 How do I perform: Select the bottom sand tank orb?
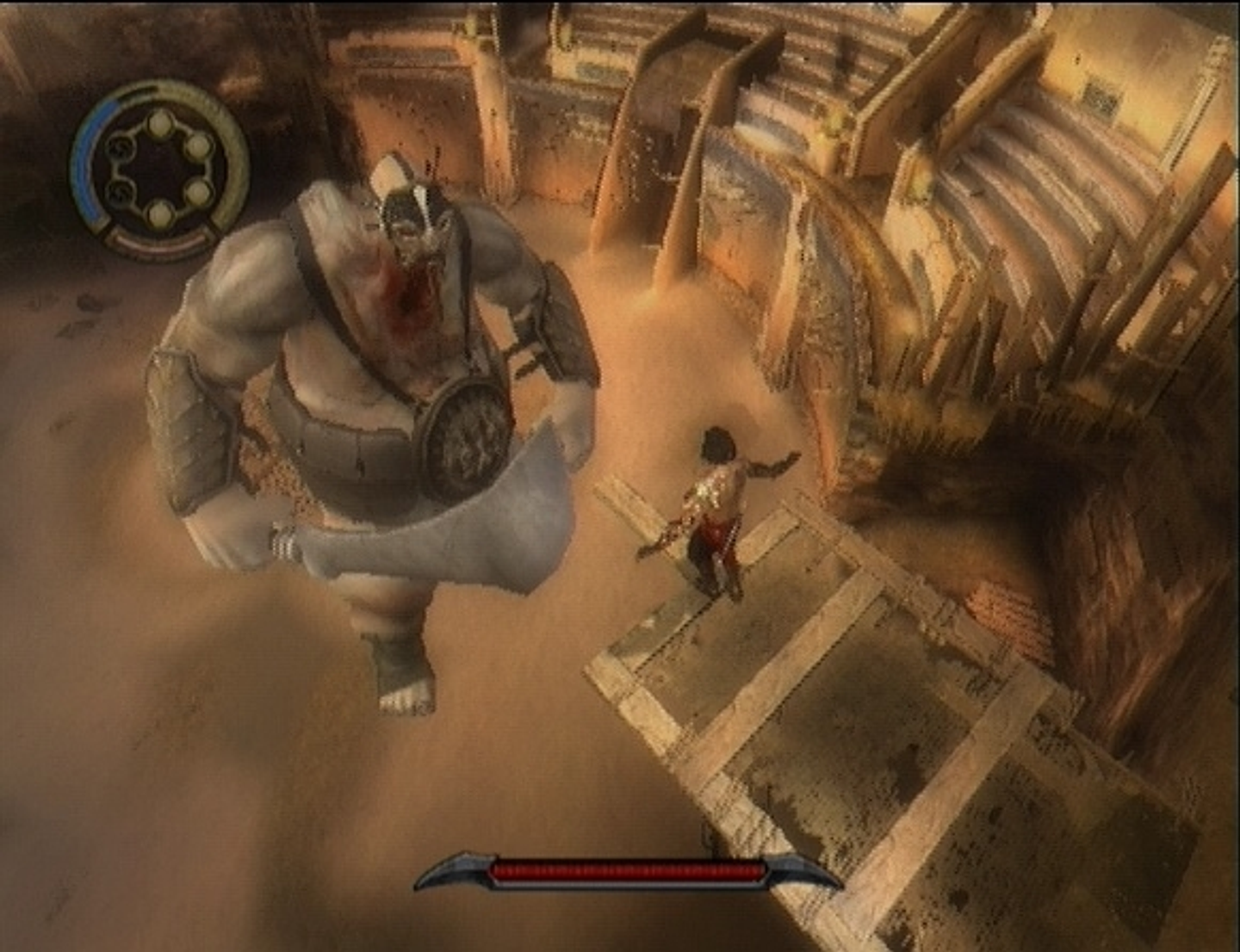(x=159, y=214)
